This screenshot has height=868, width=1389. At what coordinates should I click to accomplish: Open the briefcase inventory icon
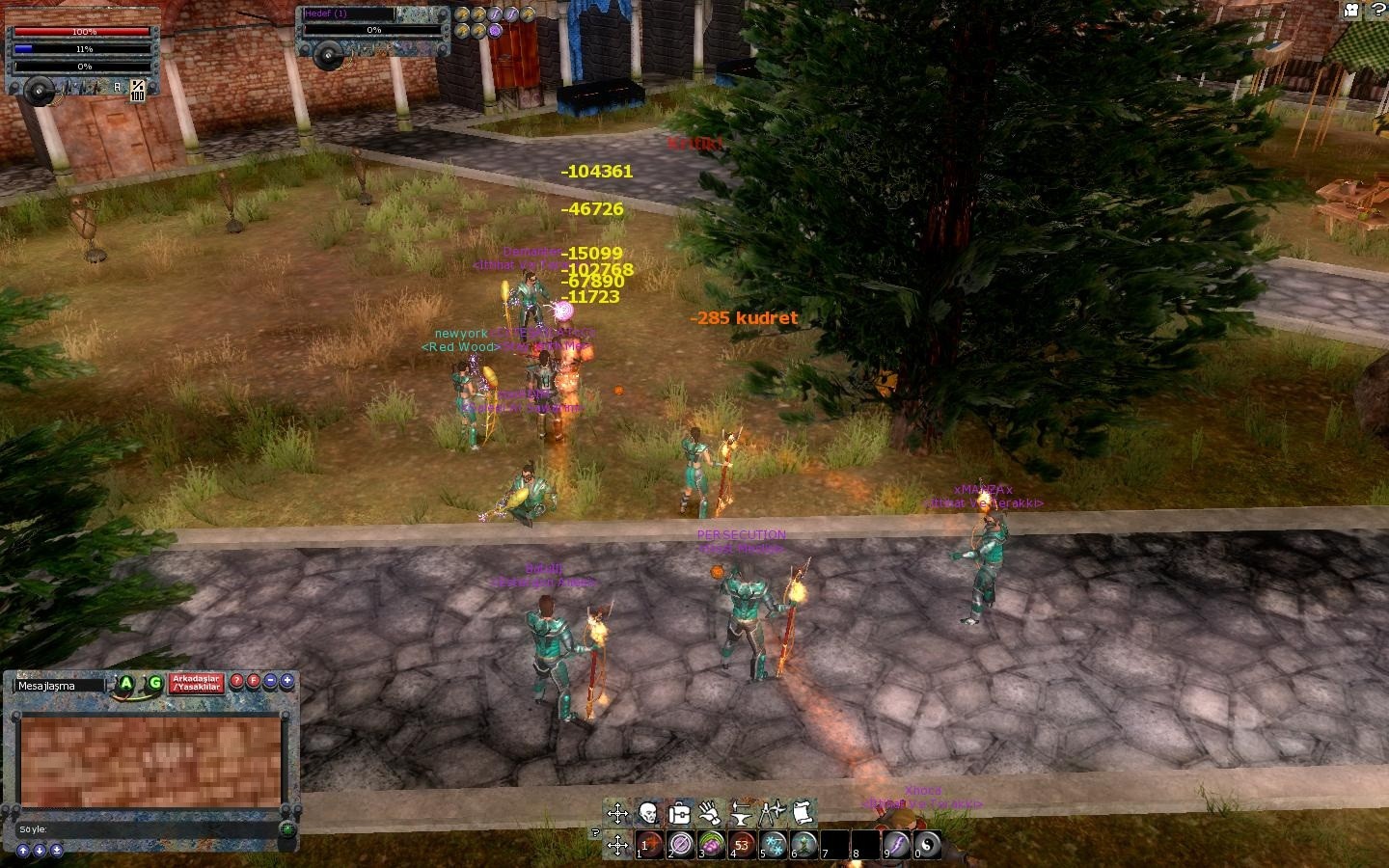click(679, 813)
